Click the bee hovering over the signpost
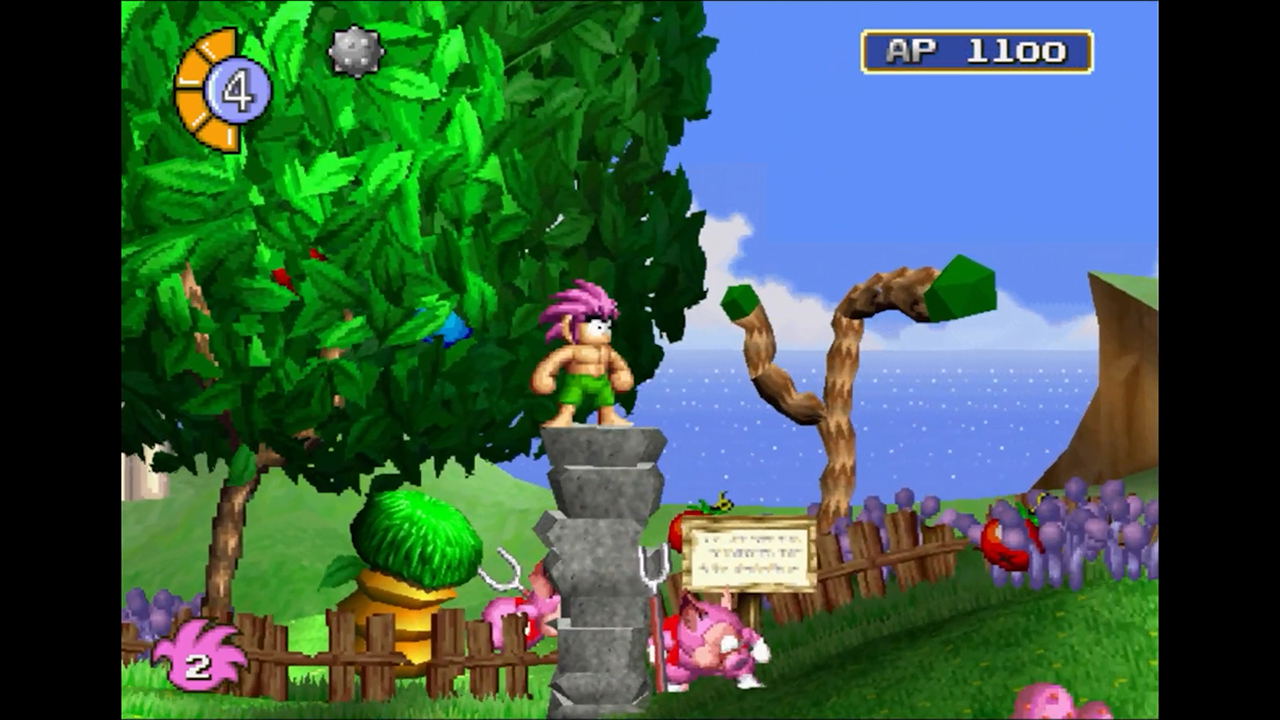 (722, 503)
